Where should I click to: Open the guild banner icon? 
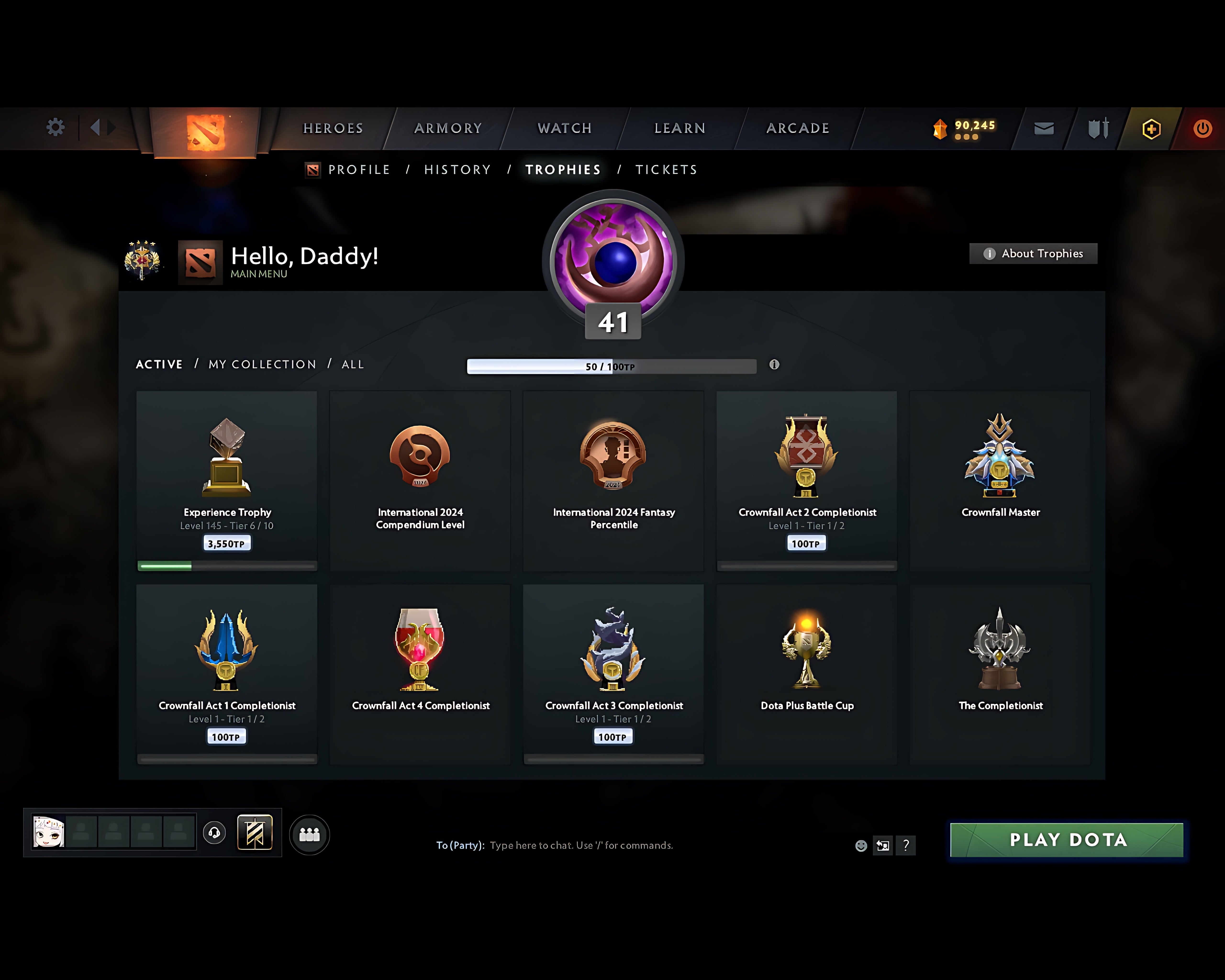pyautogui.click(x=255, y=833)
